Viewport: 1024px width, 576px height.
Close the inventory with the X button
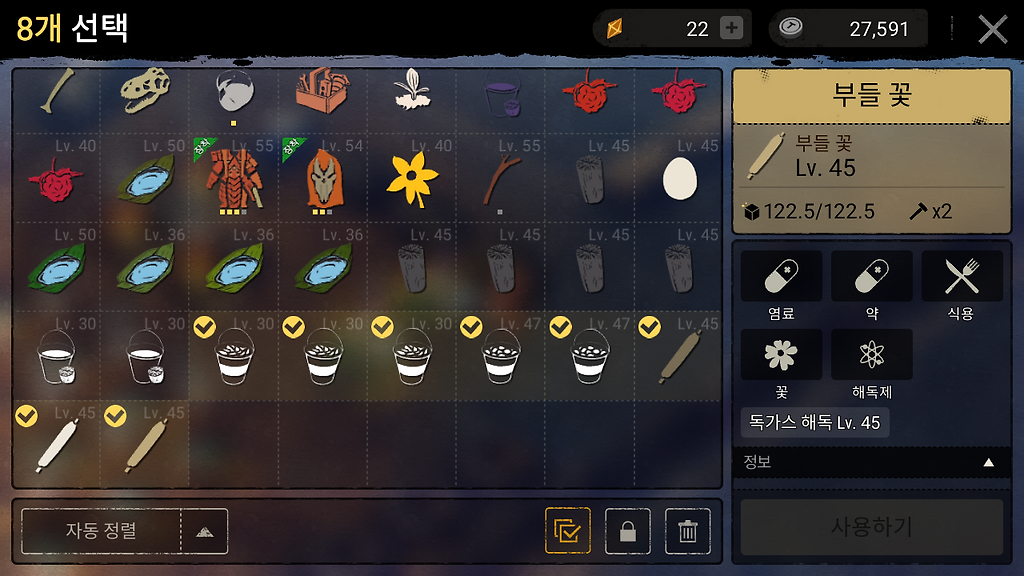(992, 29)
